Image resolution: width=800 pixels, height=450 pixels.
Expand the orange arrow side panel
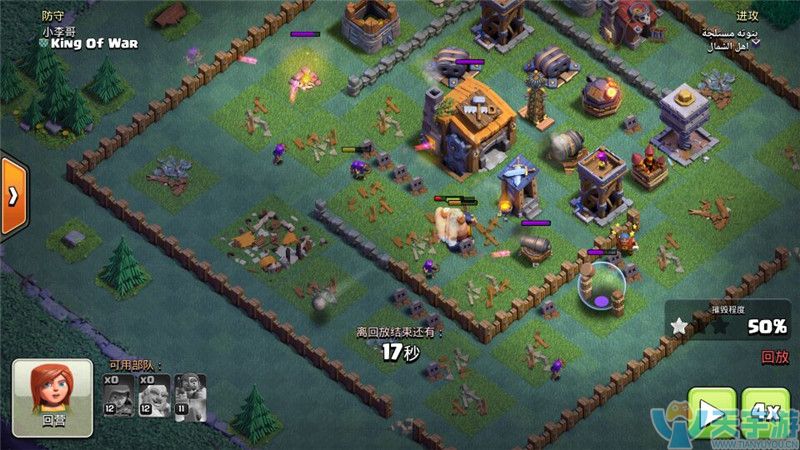(x=12, y=196)
